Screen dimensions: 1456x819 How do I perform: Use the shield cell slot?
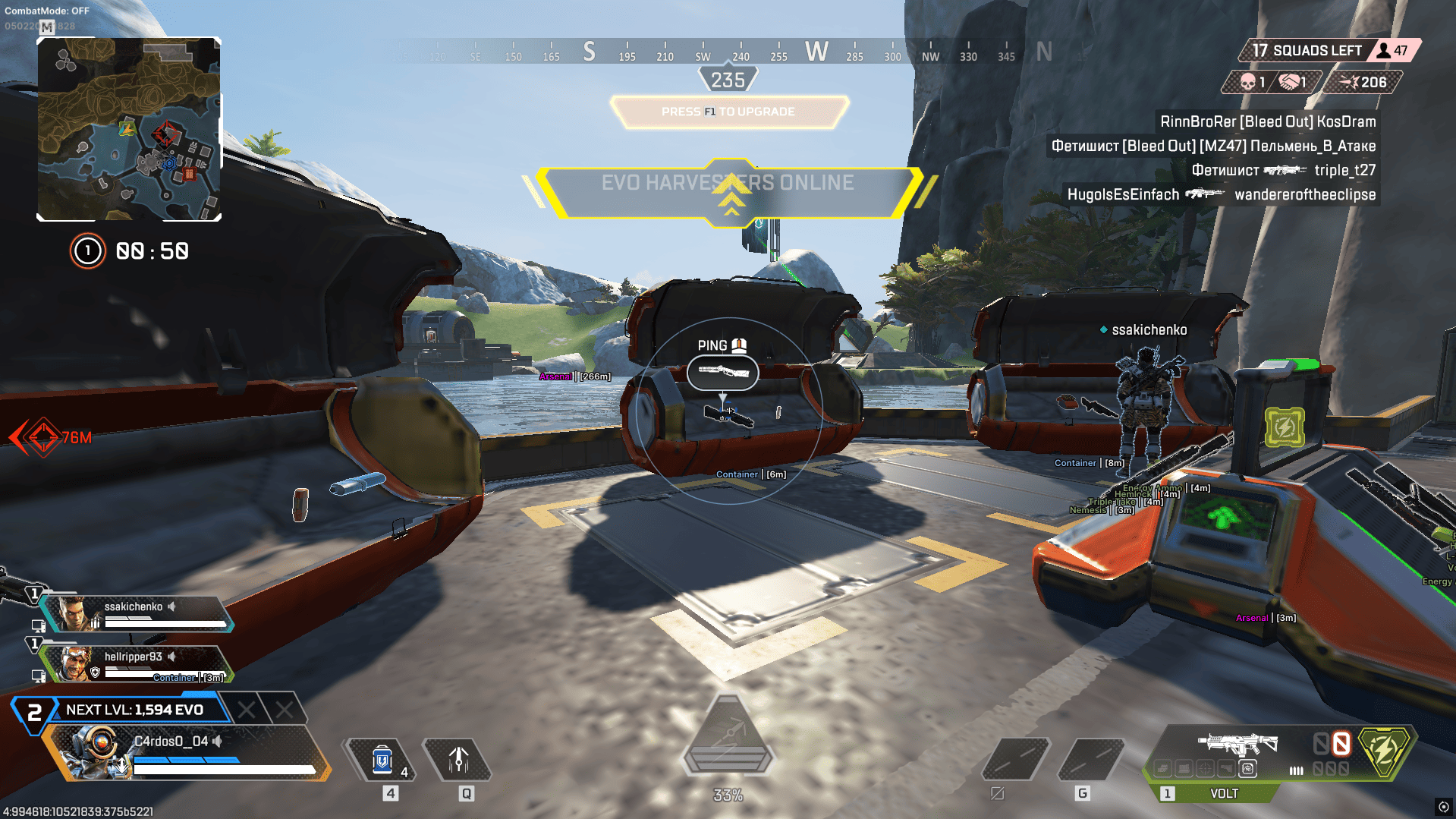[382, 761]
